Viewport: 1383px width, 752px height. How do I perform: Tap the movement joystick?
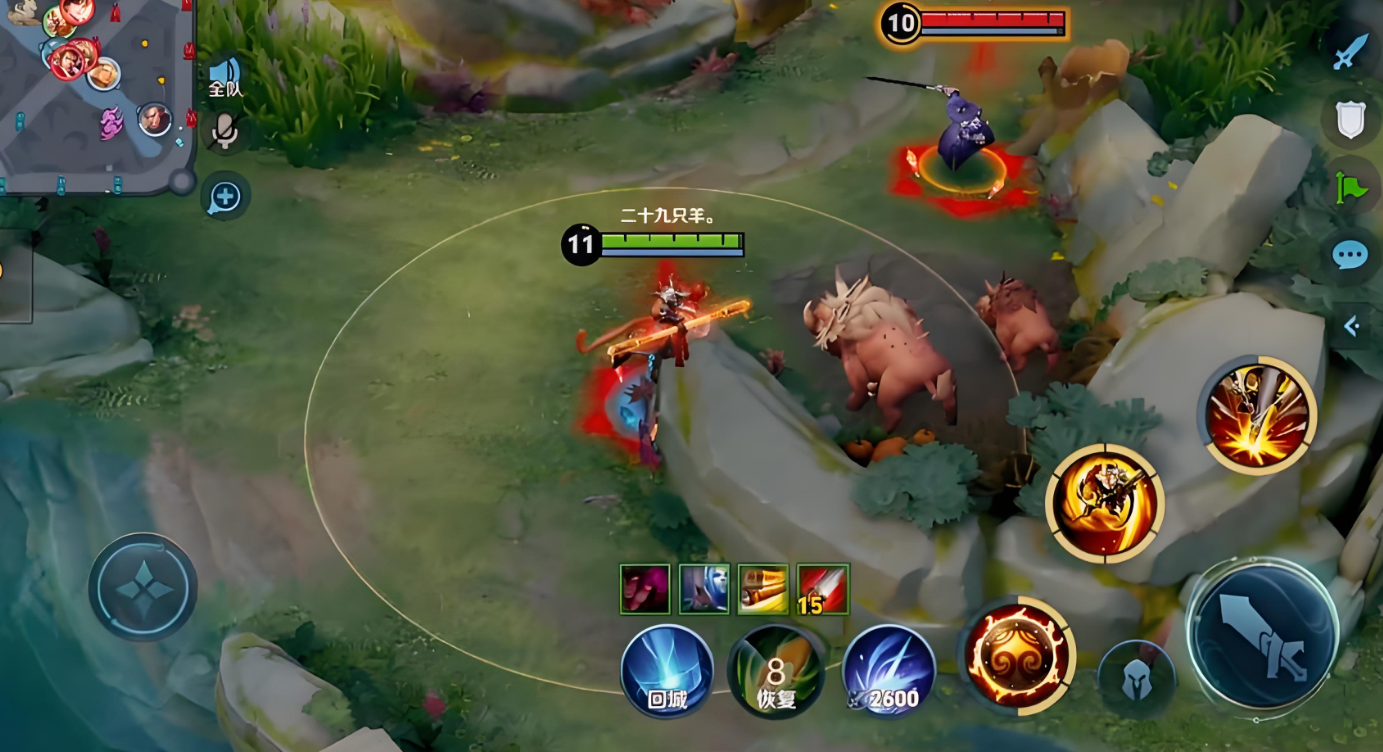point(143,587)
